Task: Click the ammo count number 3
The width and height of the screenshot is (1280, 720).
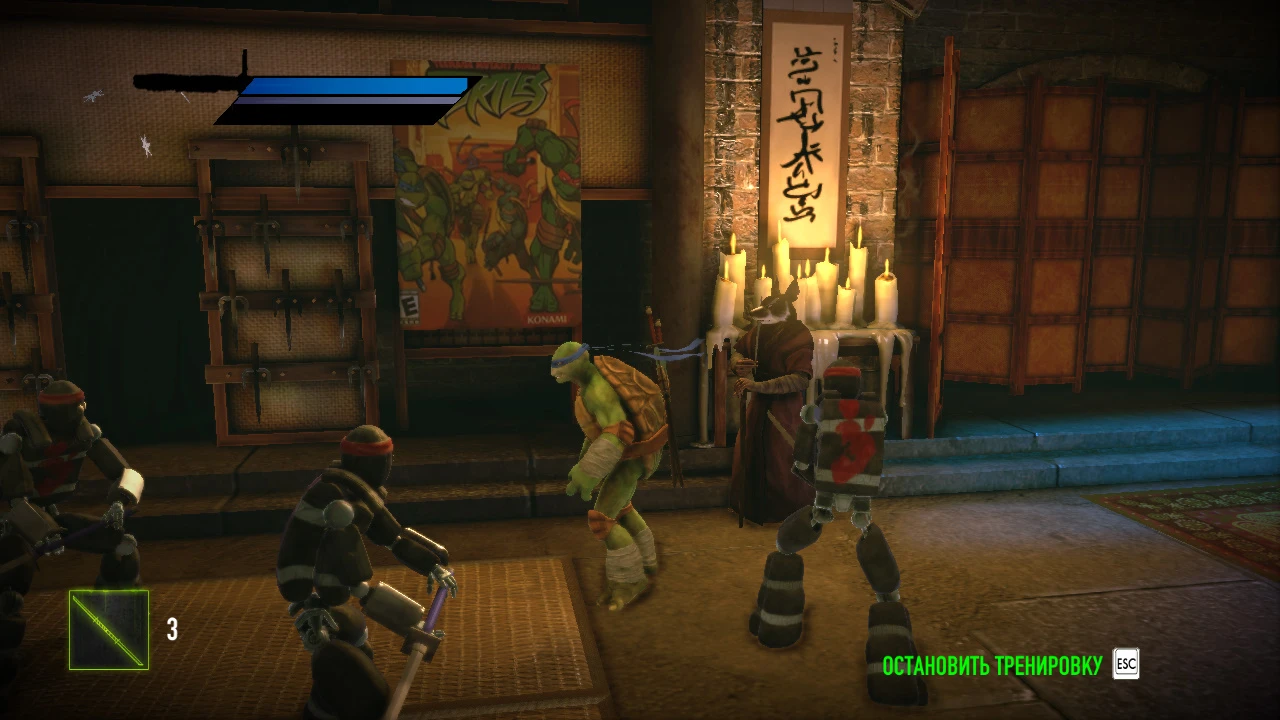Action: 172,630
